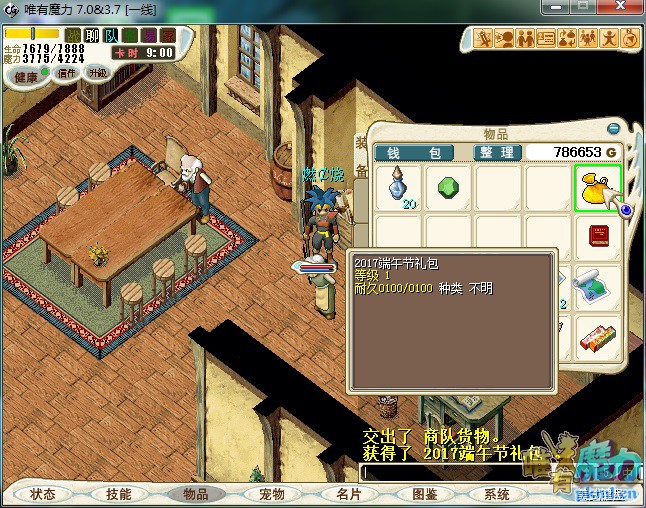
Task: Open the 系统 system tab
Action: [497, 494]
